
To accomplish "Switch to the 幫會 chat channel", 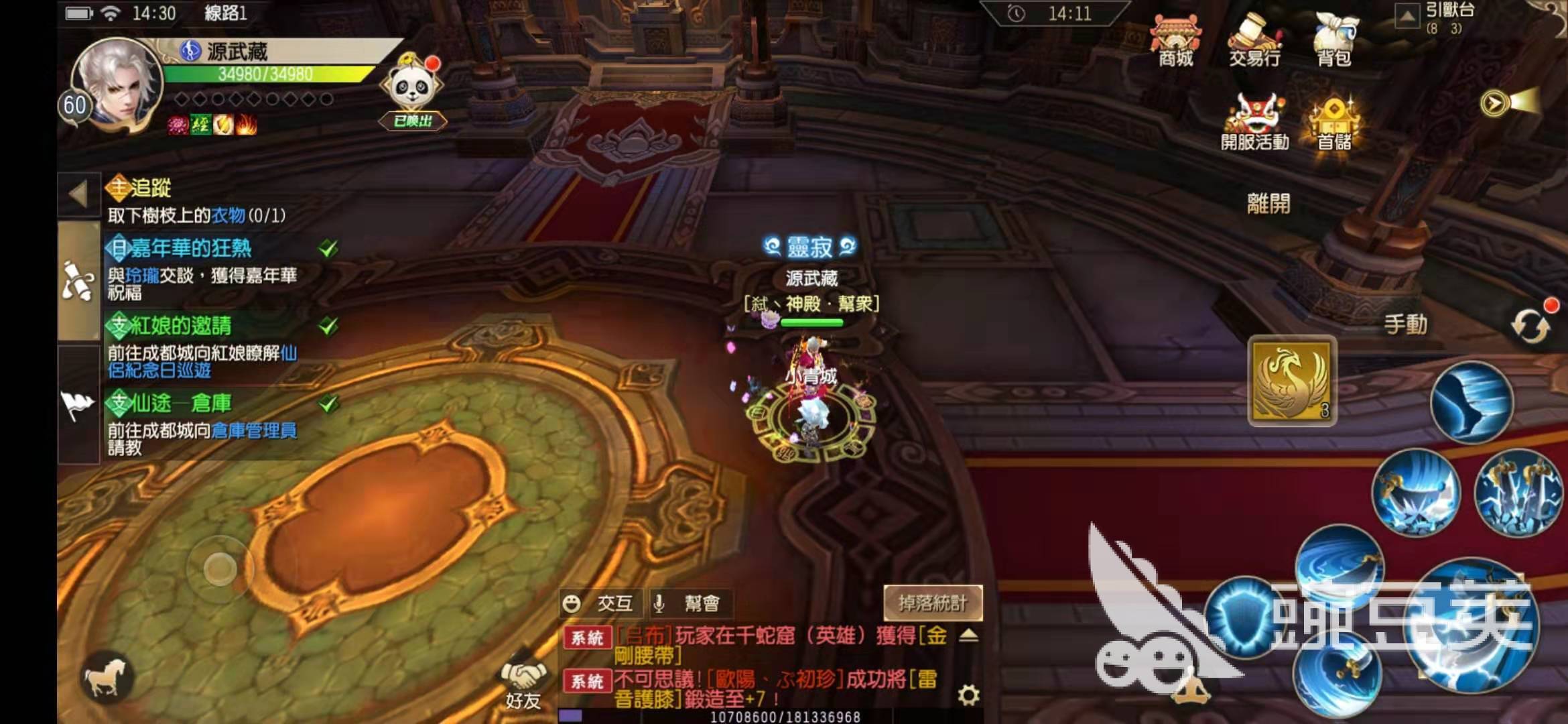I will point(691,603).
